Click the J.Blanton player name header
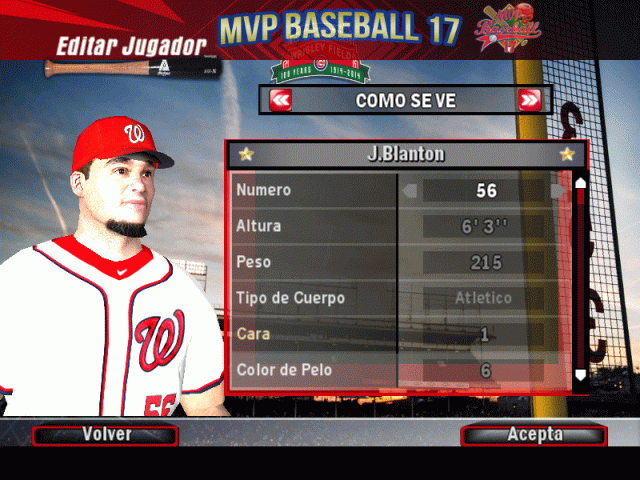 [x=405, y=154]
